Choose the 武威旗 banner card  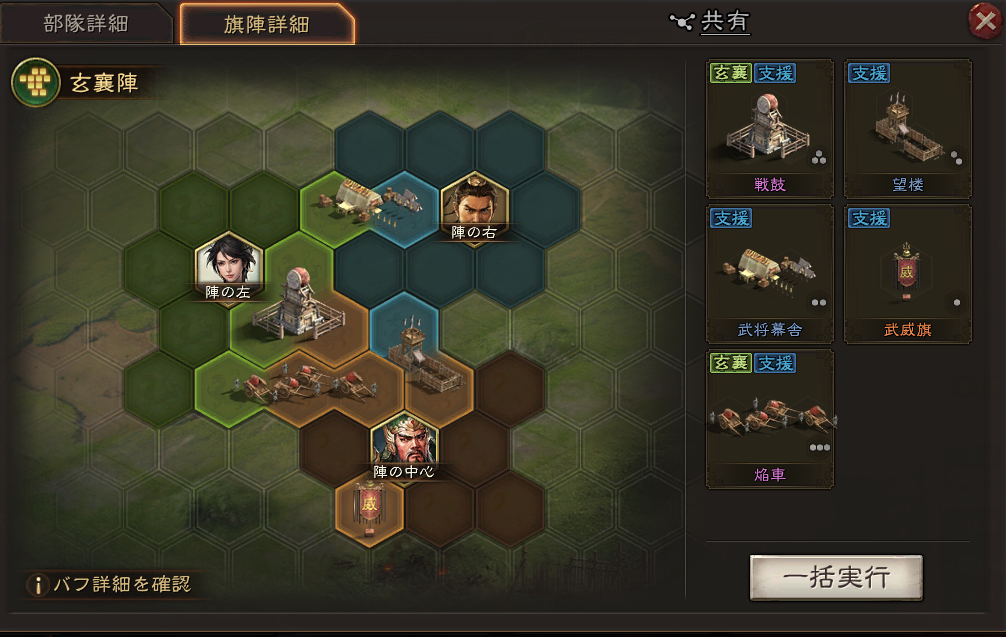click(908, 274)
